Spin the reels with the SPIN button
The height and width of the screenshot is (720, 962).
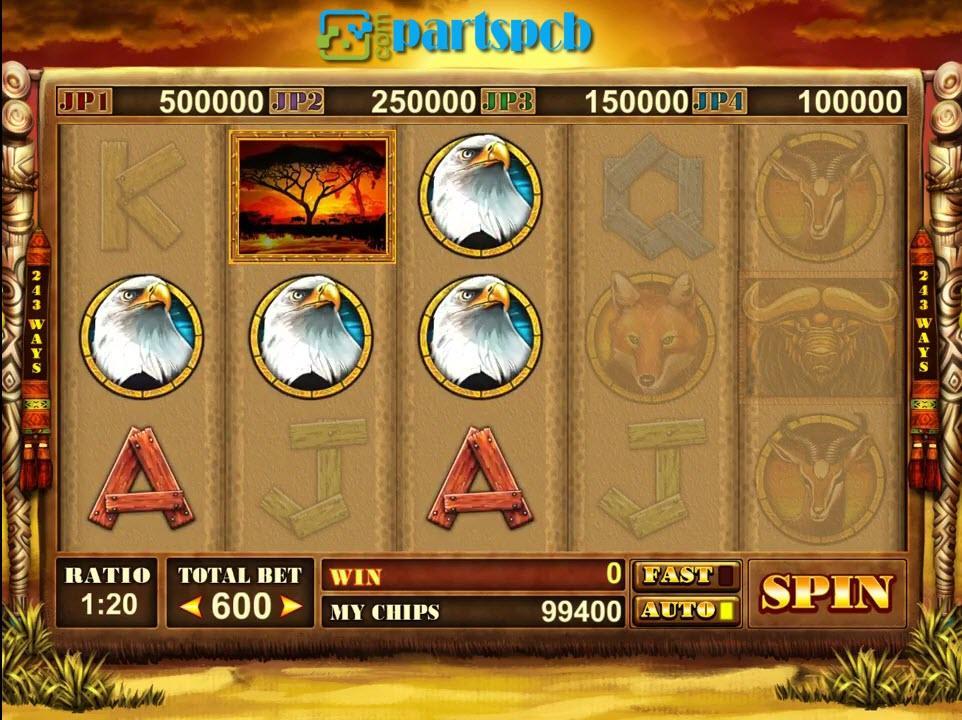[x=826, y=593]
